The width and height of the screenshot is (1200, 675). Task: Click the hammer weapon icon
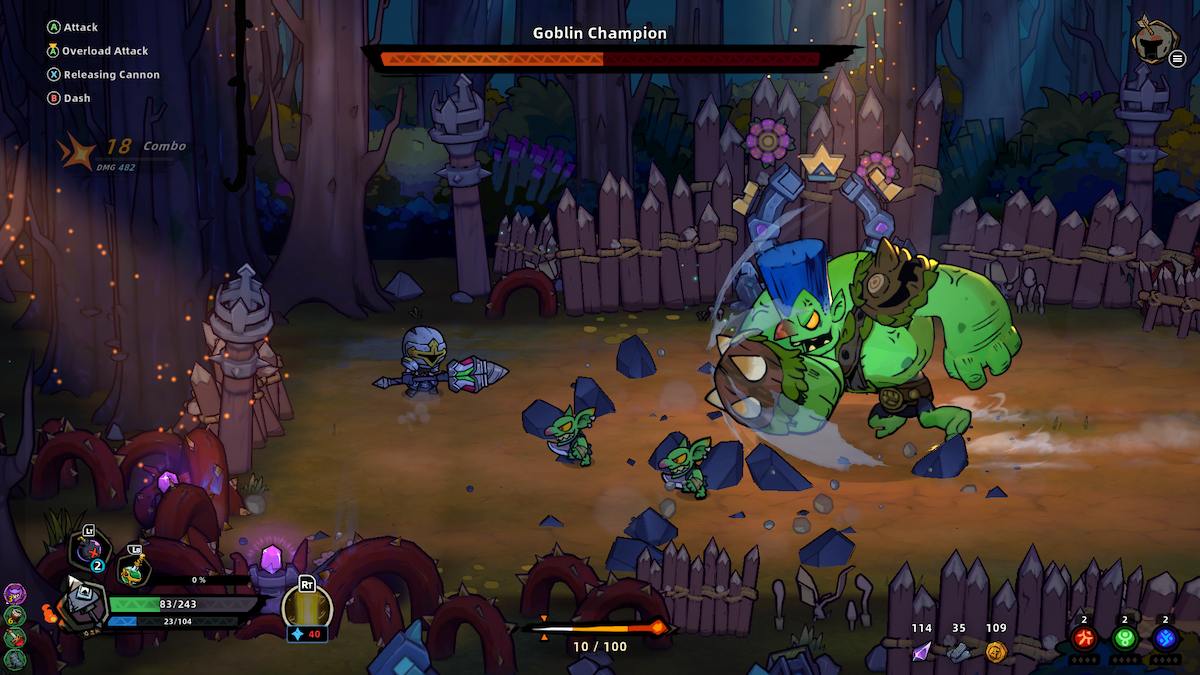tap(83, 603)
